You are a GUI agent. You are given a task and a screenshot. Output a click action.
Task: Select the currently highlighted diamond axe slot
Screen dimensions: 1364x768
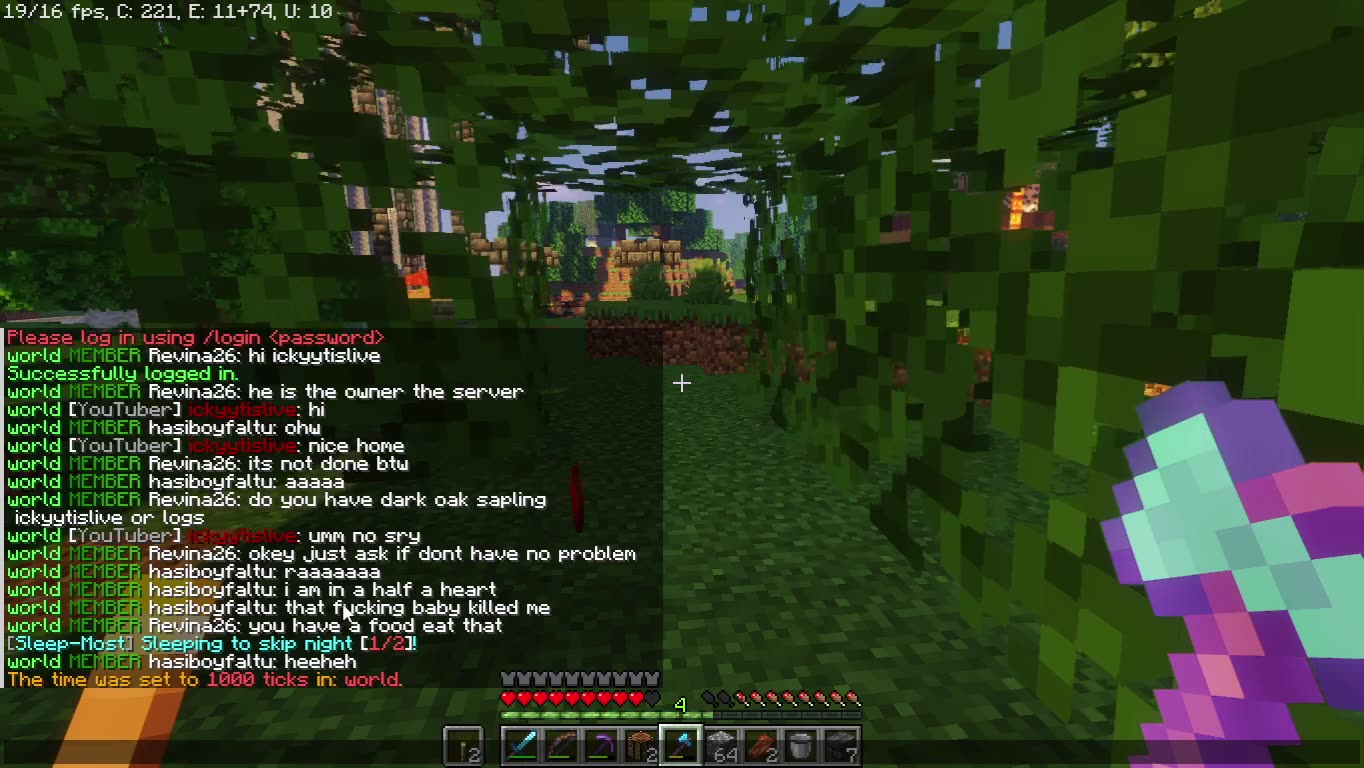coord(682,744)
